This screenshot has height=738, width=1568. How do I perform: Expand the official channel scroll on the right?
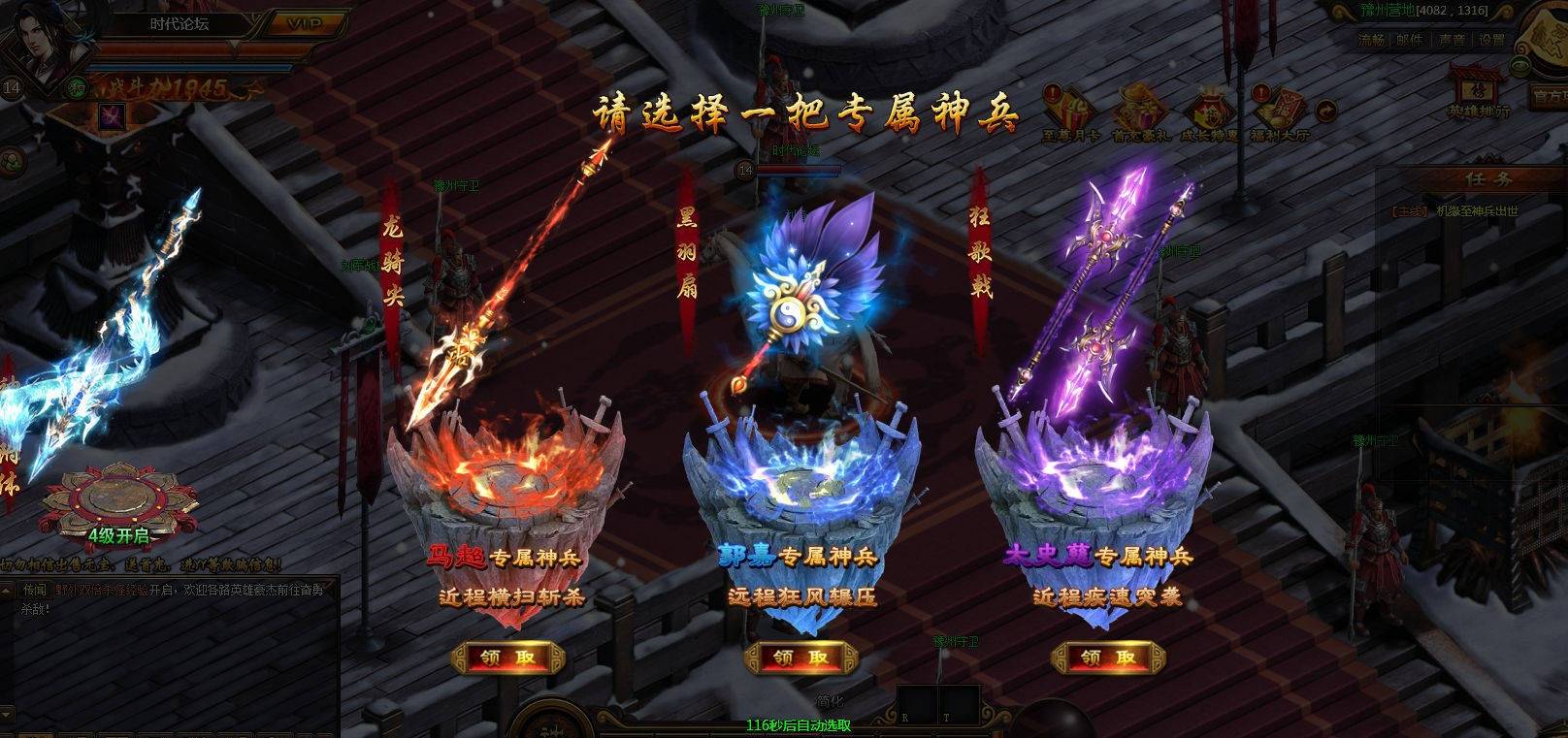pyautogui.click(x=1552, y=95)
